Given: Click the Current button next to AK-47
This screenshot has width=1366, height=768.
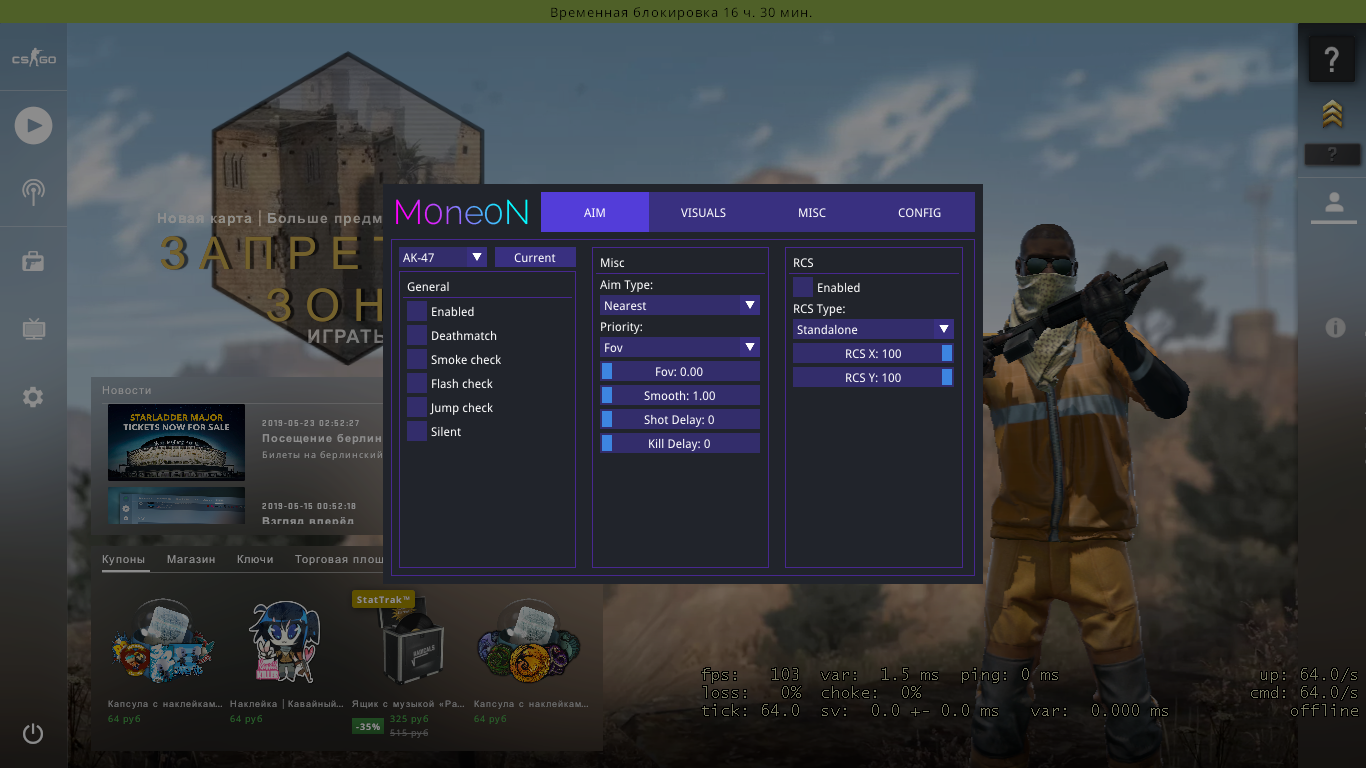Looking at the screenshot, I should pyautogui.click(x=535, y=257).
